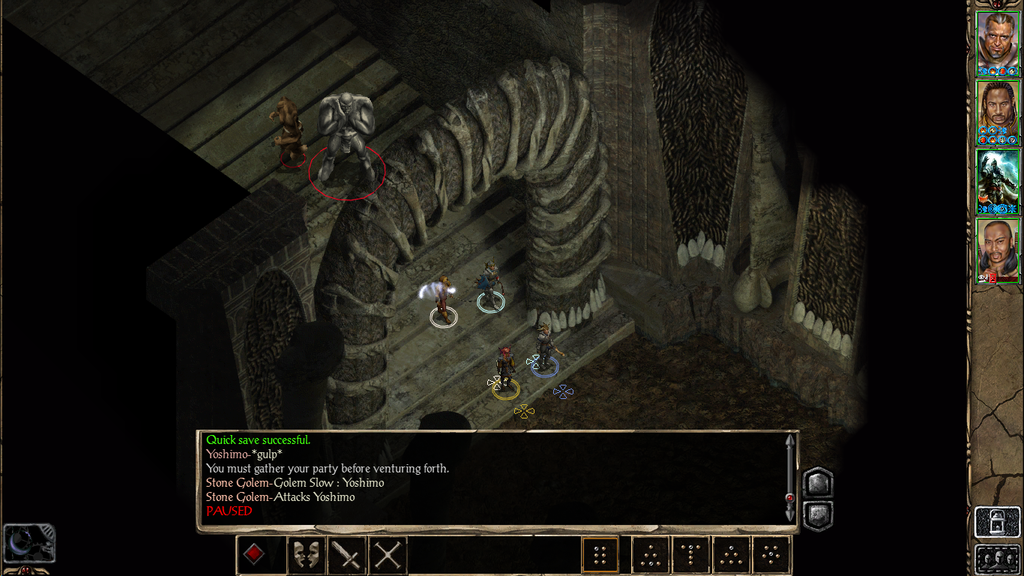This screenshot has width=1024, height=576.
Task: Select the T-shaped dot formation
Action: point(689,555)
